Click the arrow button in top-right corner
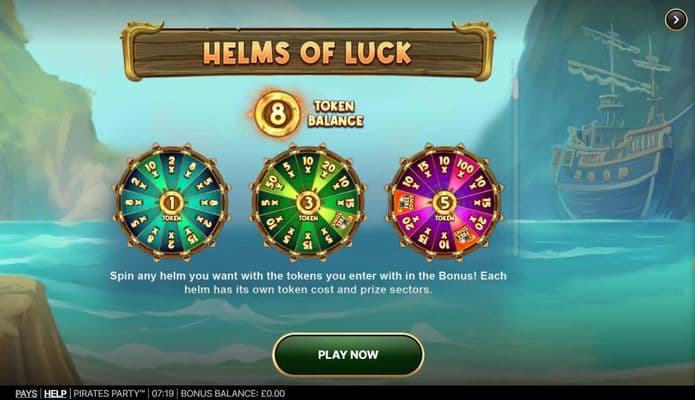The image size is (695, 400). point(676,20)
